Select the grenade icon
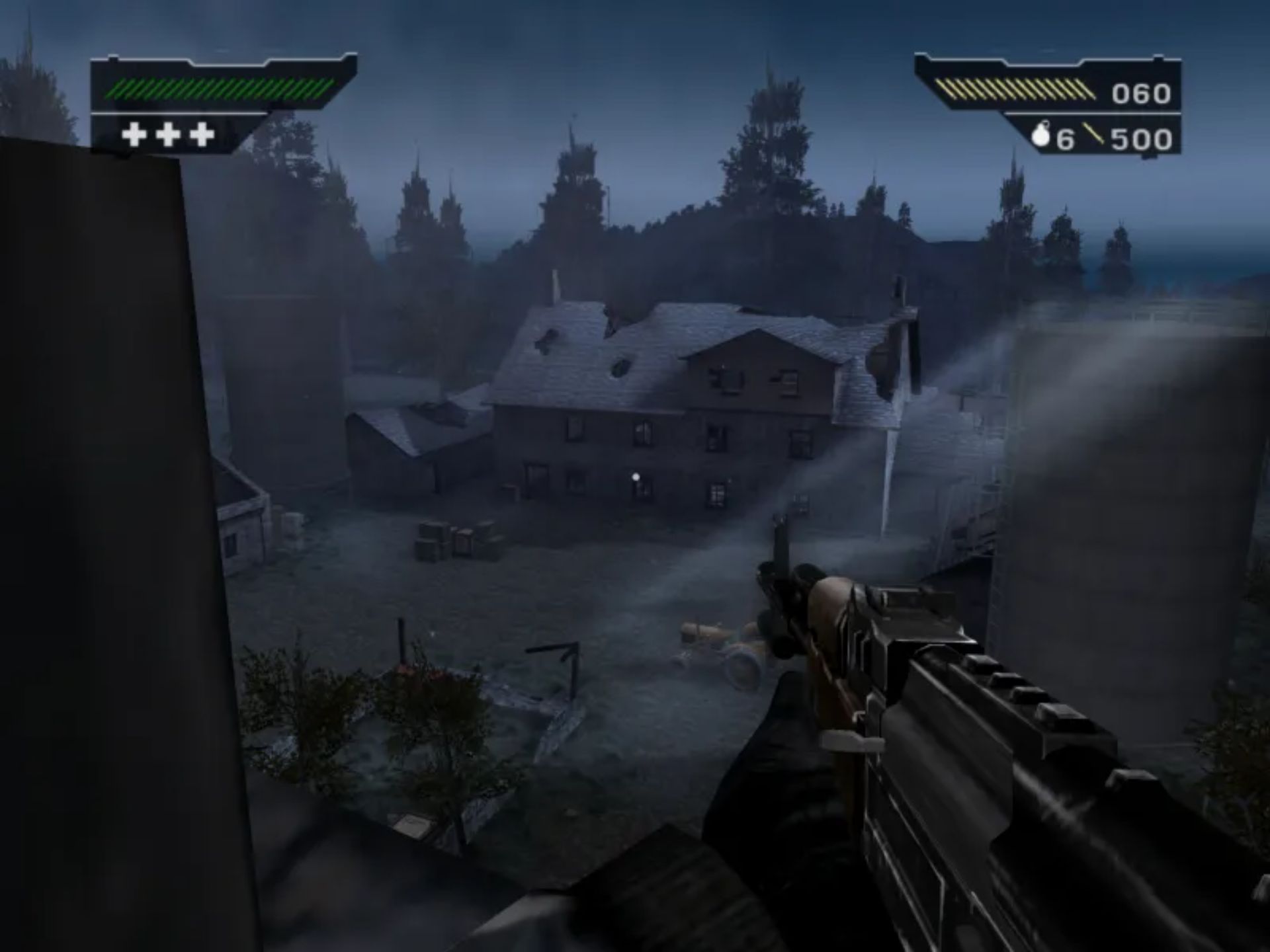 tap(1041, 137)
